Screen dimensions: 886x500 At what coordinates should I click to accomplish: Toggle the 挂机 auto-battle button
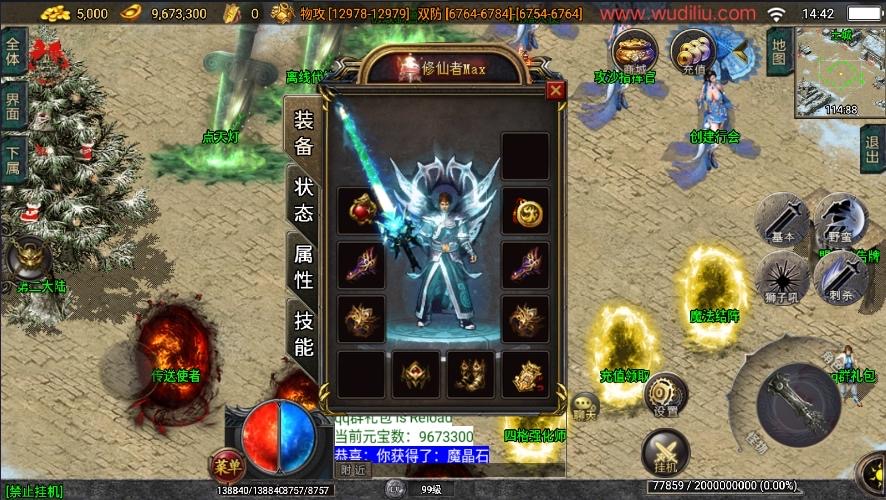point(665,451)
